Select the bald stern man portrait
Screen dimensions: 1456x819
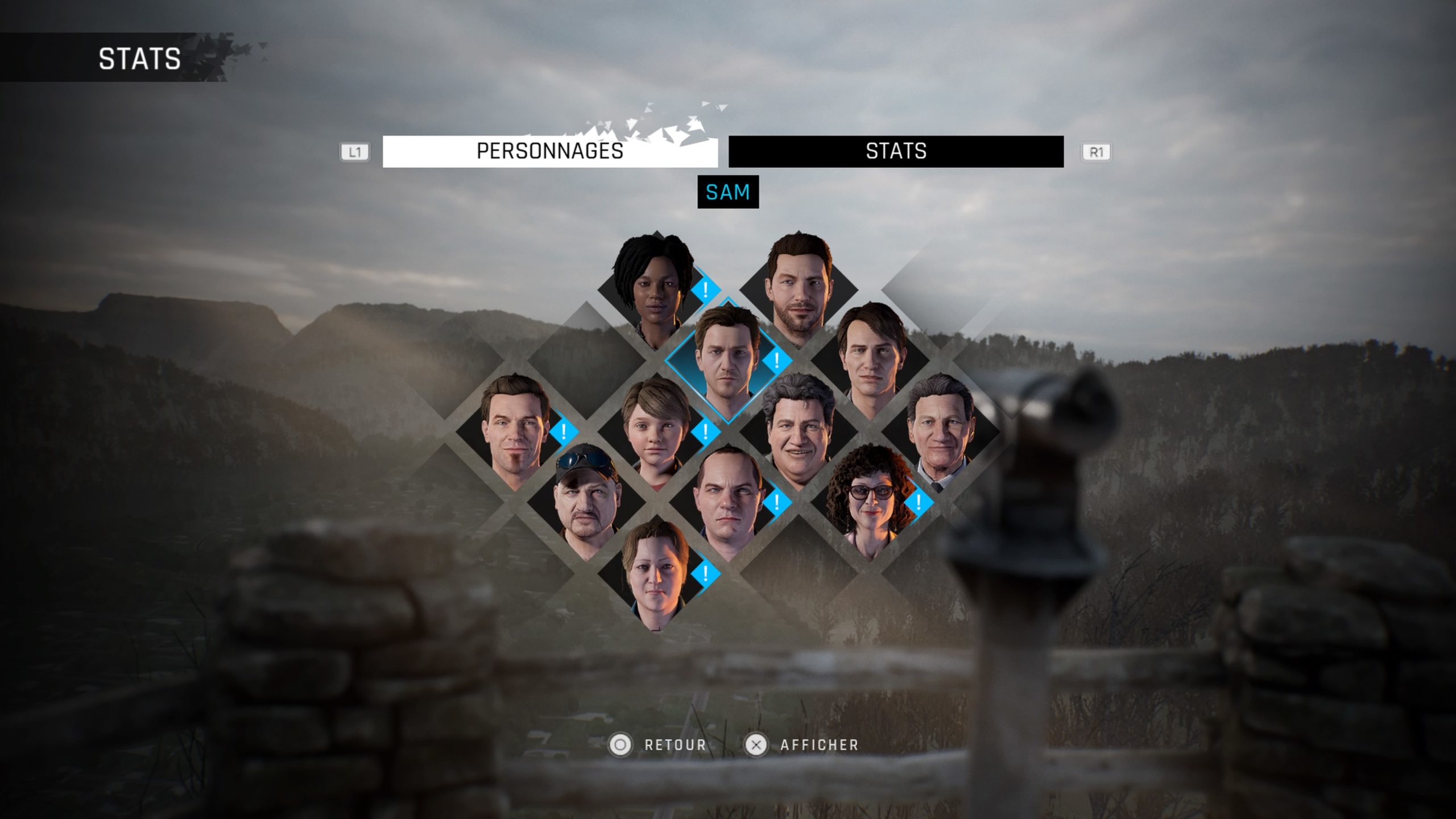point(727,503)
